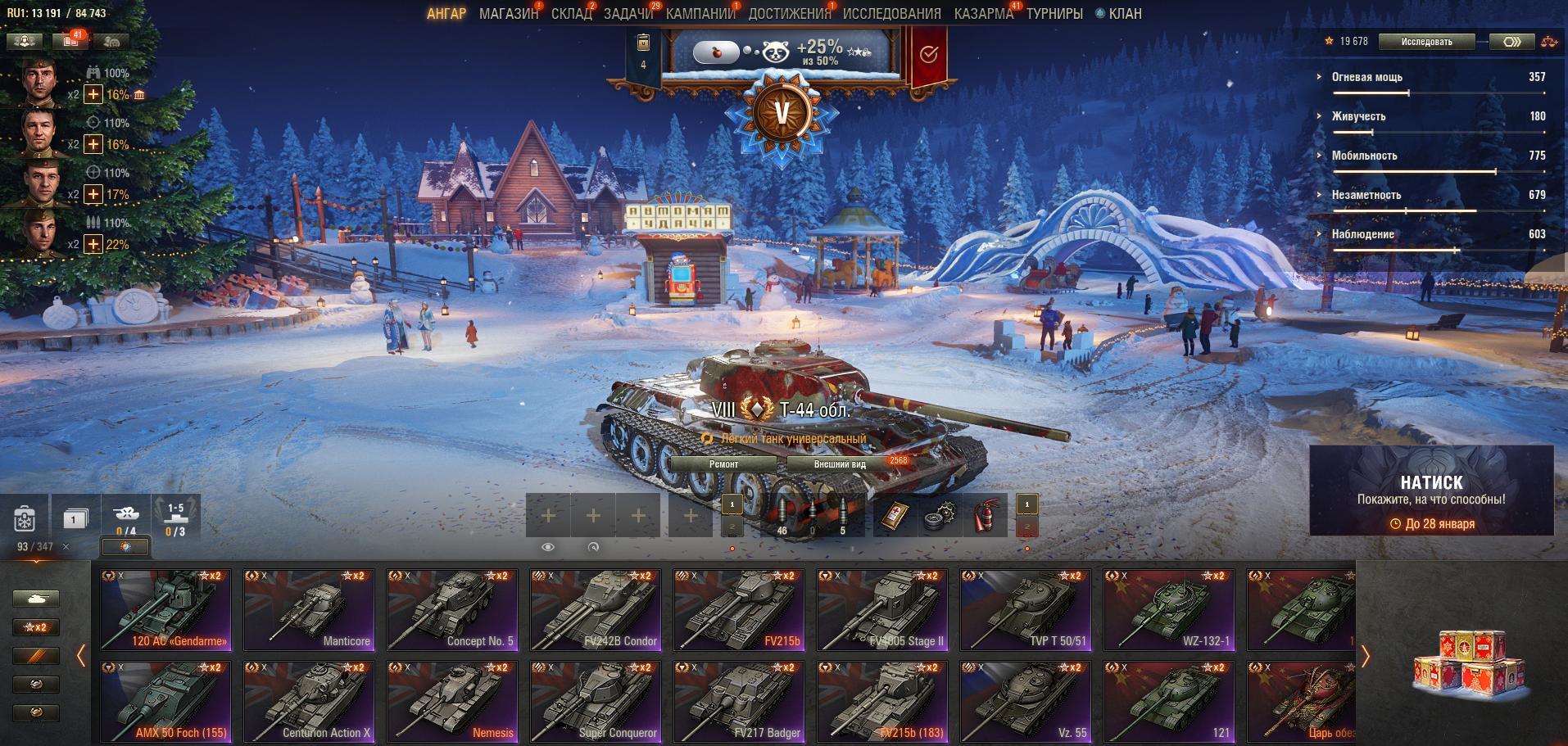The width and height of the screenshot is (1568, 746).
Task: Select the FV217 Badger tank
Action: (x=739, y=703)
